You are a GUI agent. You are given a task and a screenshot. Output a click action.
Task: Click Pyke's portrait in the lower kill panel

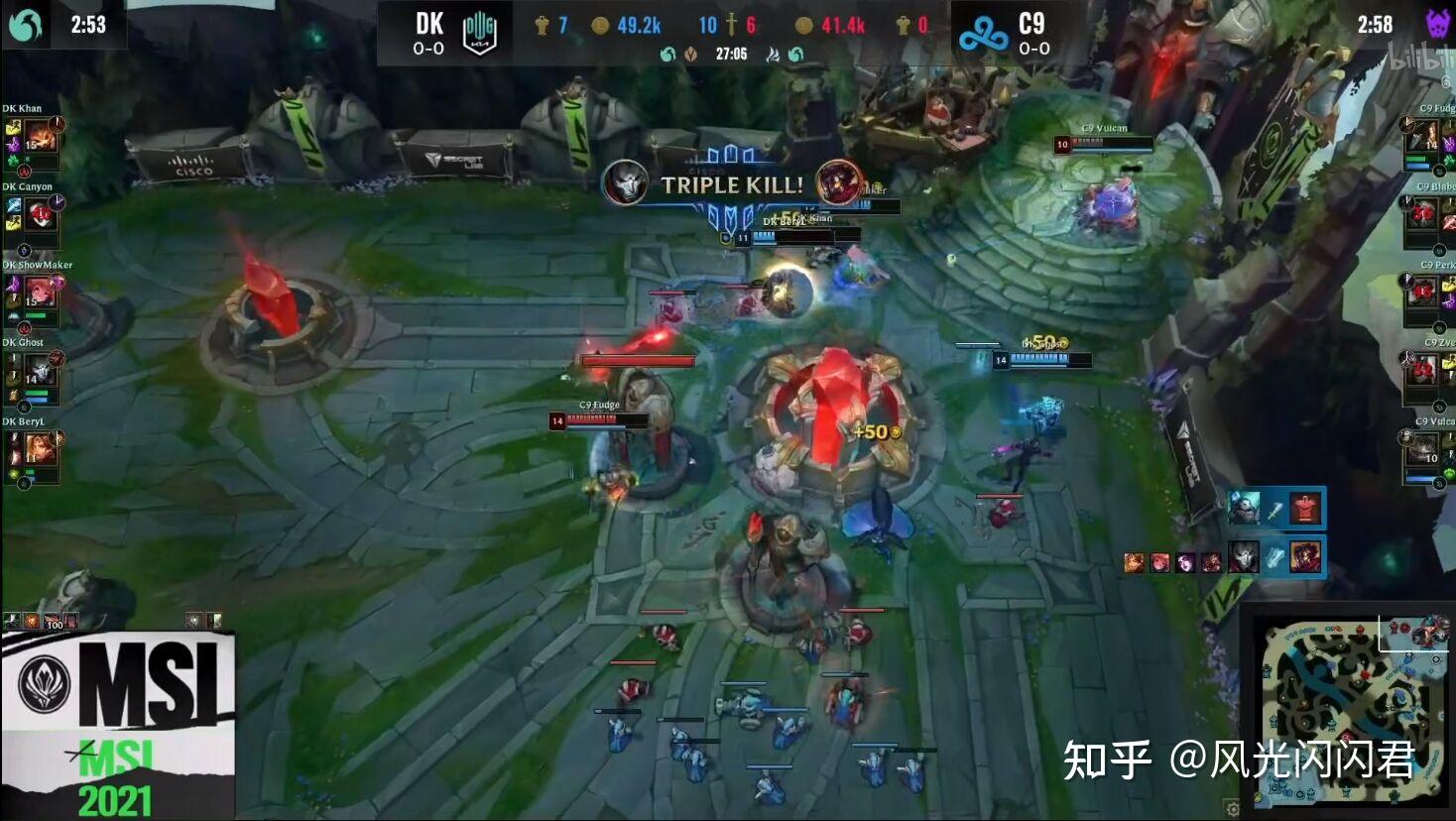[1244, 558]
